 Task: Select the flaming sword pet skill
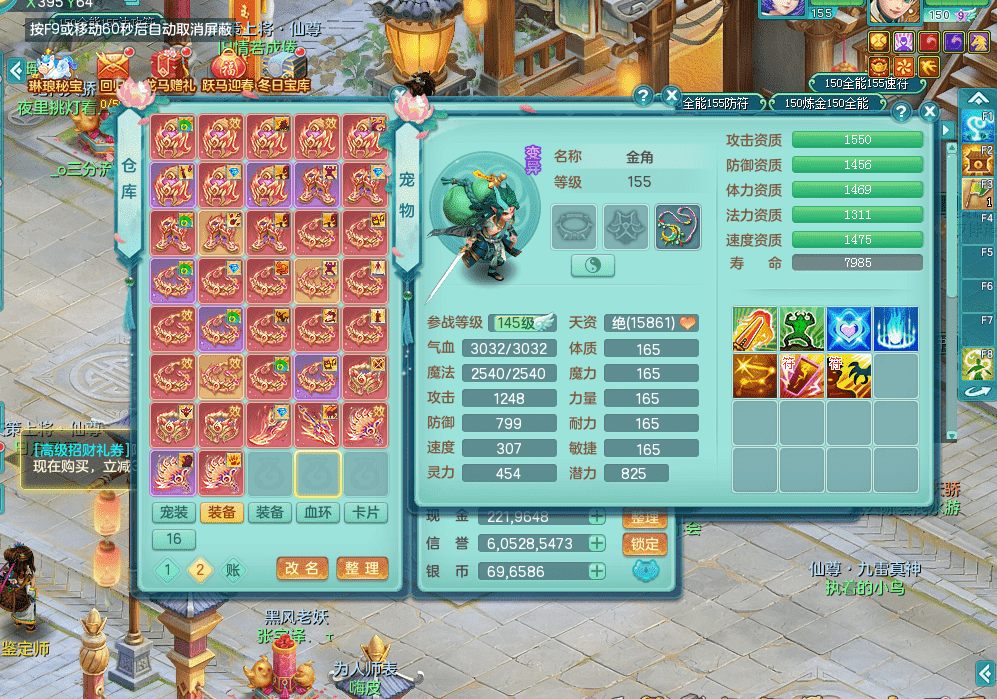(x=755, y=329)
